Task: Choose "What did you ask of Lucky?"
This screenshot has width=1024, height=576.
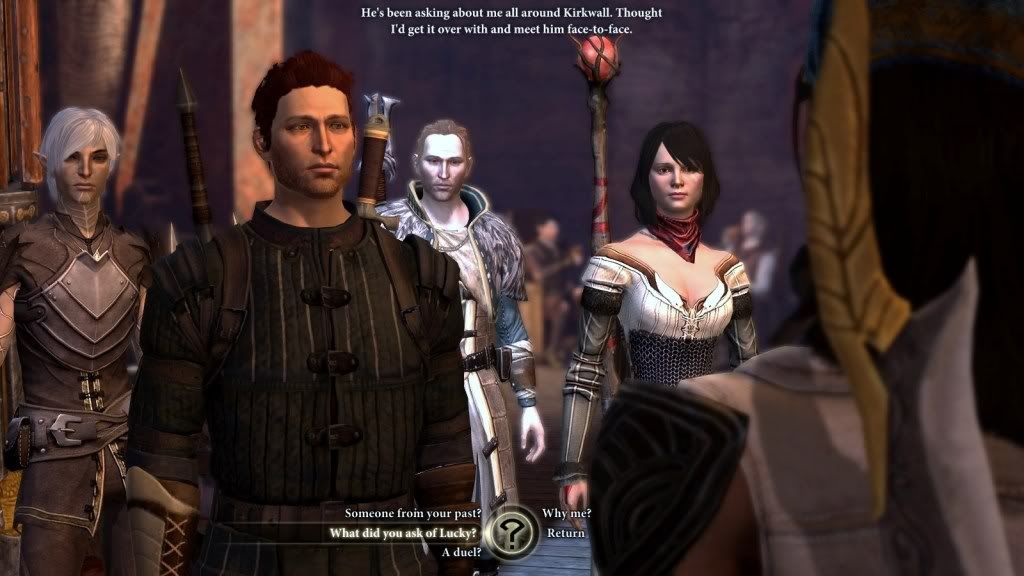Action: tap(403, 533)
